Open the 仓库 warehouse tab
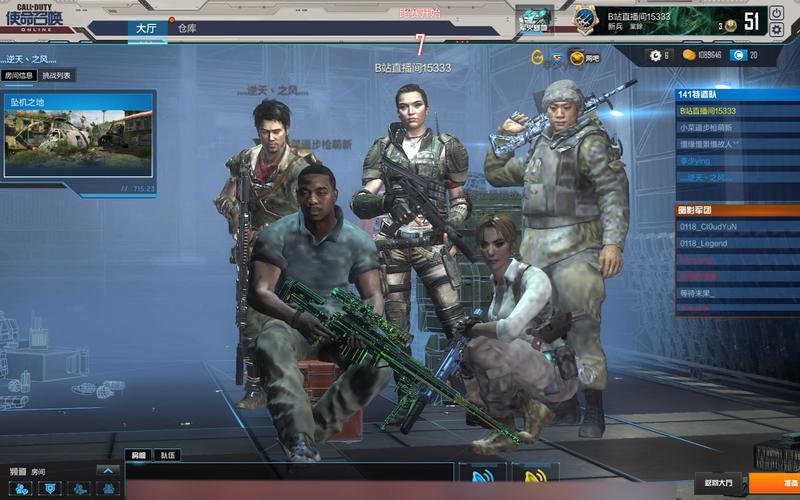The image size is (800, 500). click(187, 28)
